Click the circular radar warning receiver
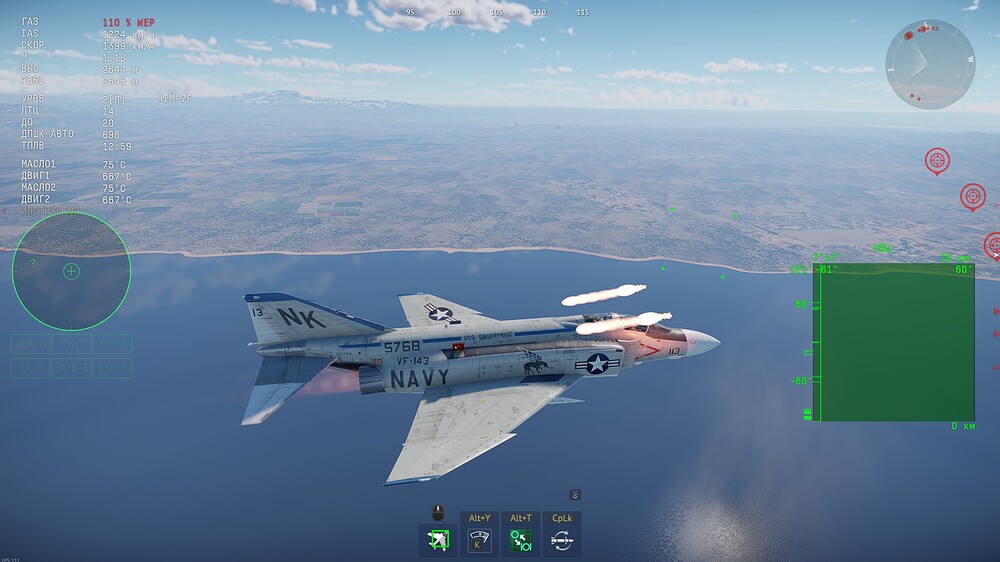Image resolution: width=1000 pixels, height=562 pixels. 71,271
